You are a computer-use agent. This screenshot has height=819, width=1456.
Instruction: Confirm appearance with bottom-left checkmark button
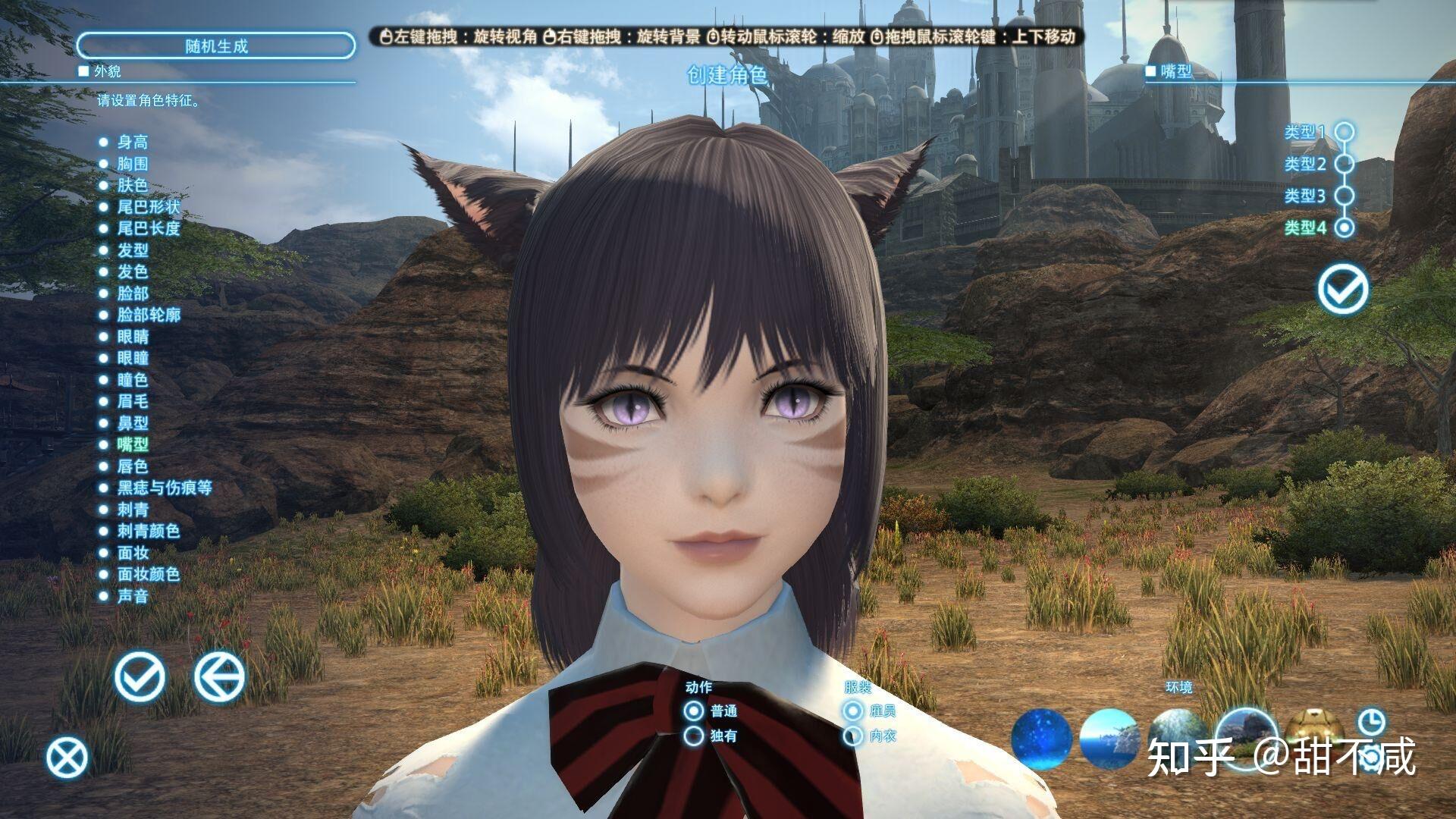[140, 676]
